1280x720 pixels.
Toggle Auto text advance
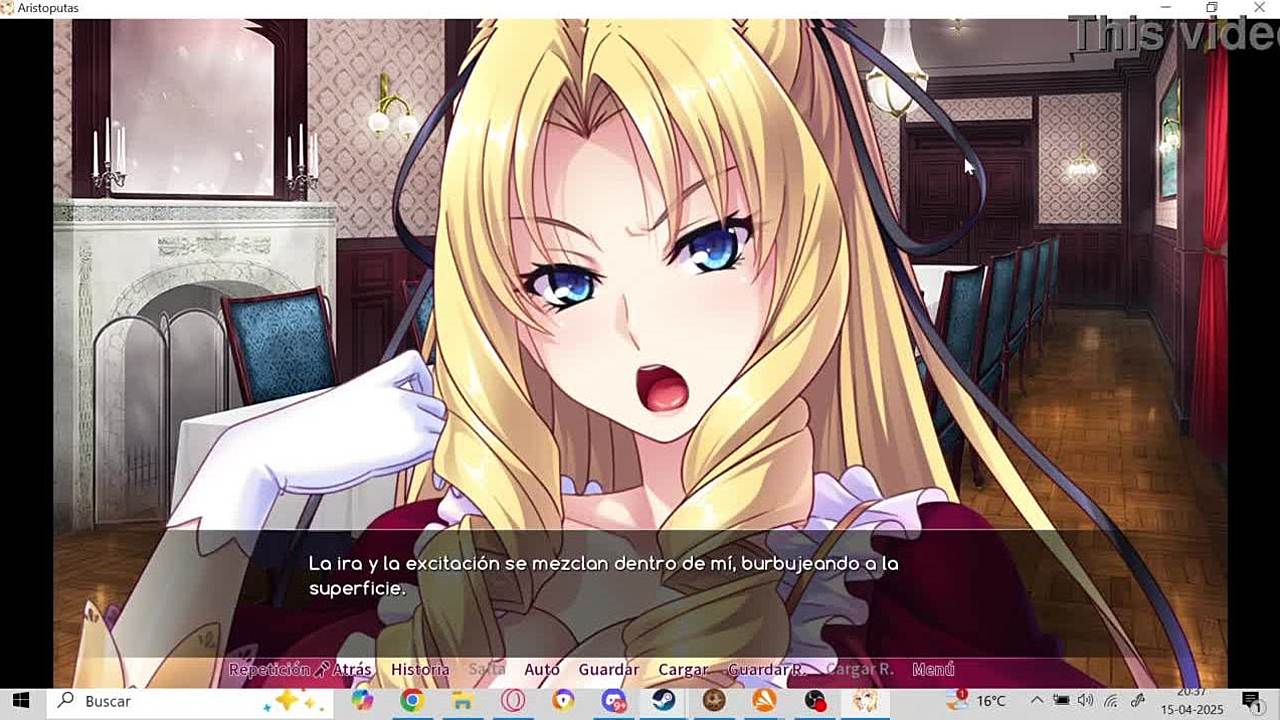pos(542,670)
